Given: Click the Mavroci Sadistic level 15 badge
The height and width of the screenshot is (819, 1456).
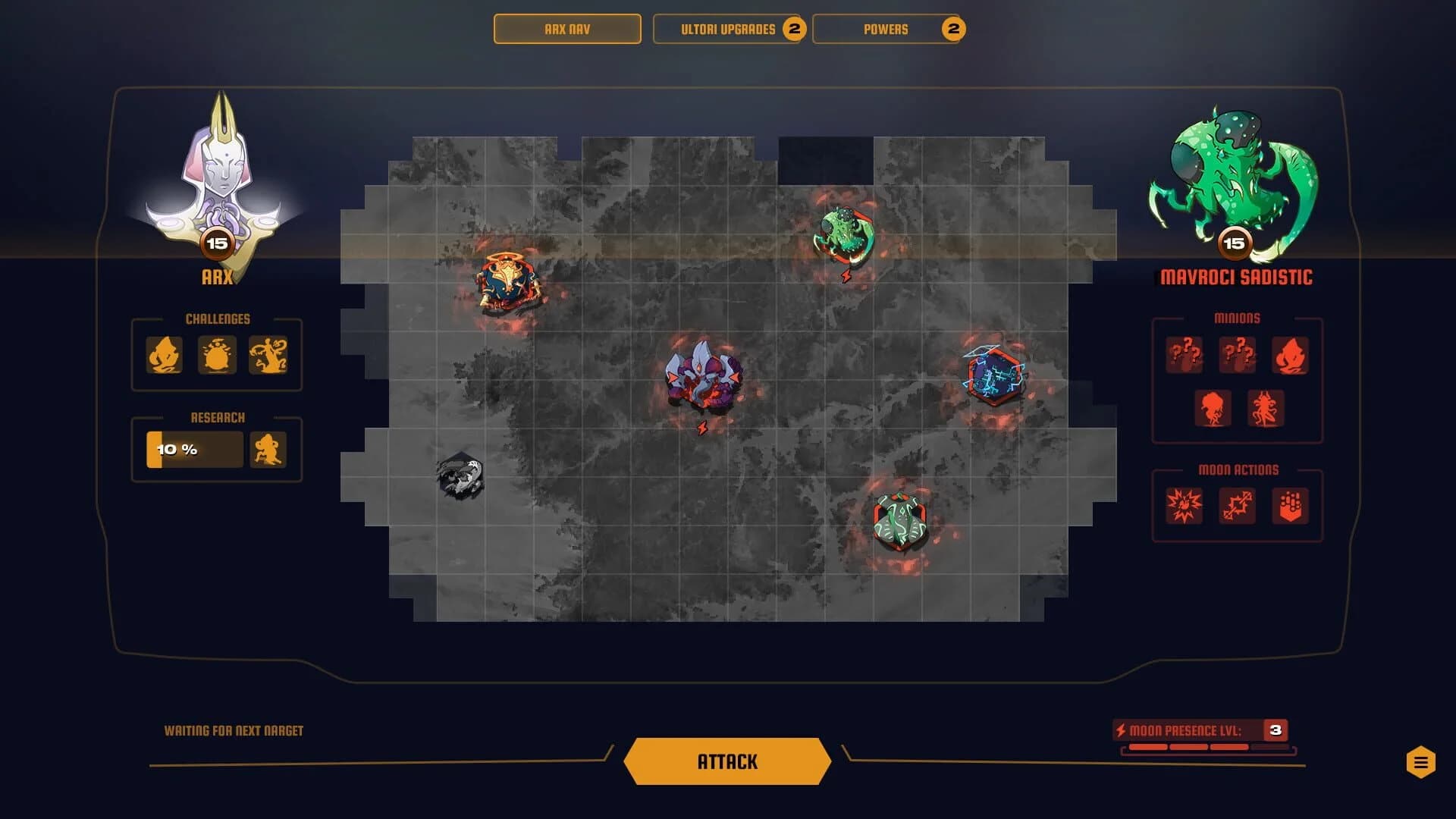Looking at the screenshot, I should pyautogui.click(x=1238, y=244).
